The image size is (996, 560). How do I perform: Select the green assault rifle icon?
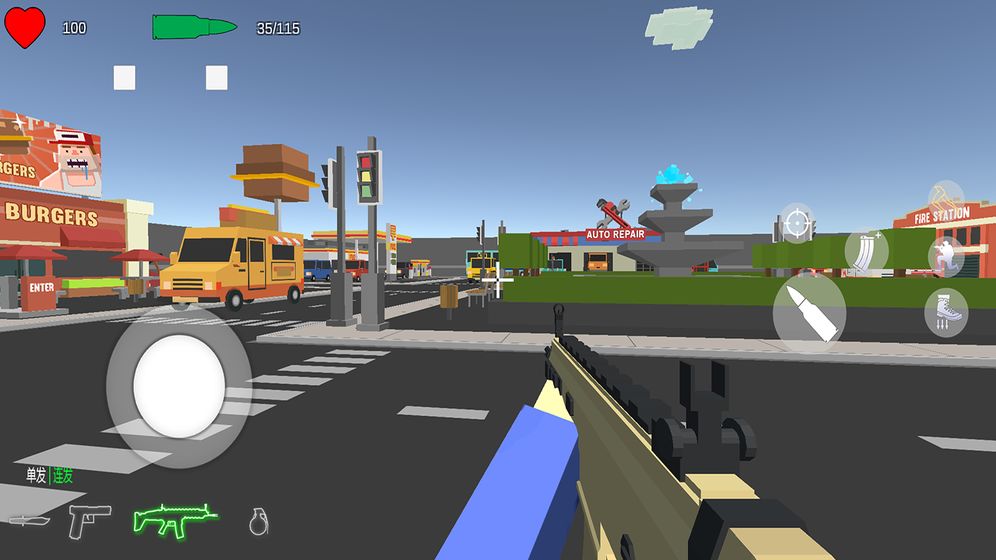pyautogui.click(x=175, y=519)
